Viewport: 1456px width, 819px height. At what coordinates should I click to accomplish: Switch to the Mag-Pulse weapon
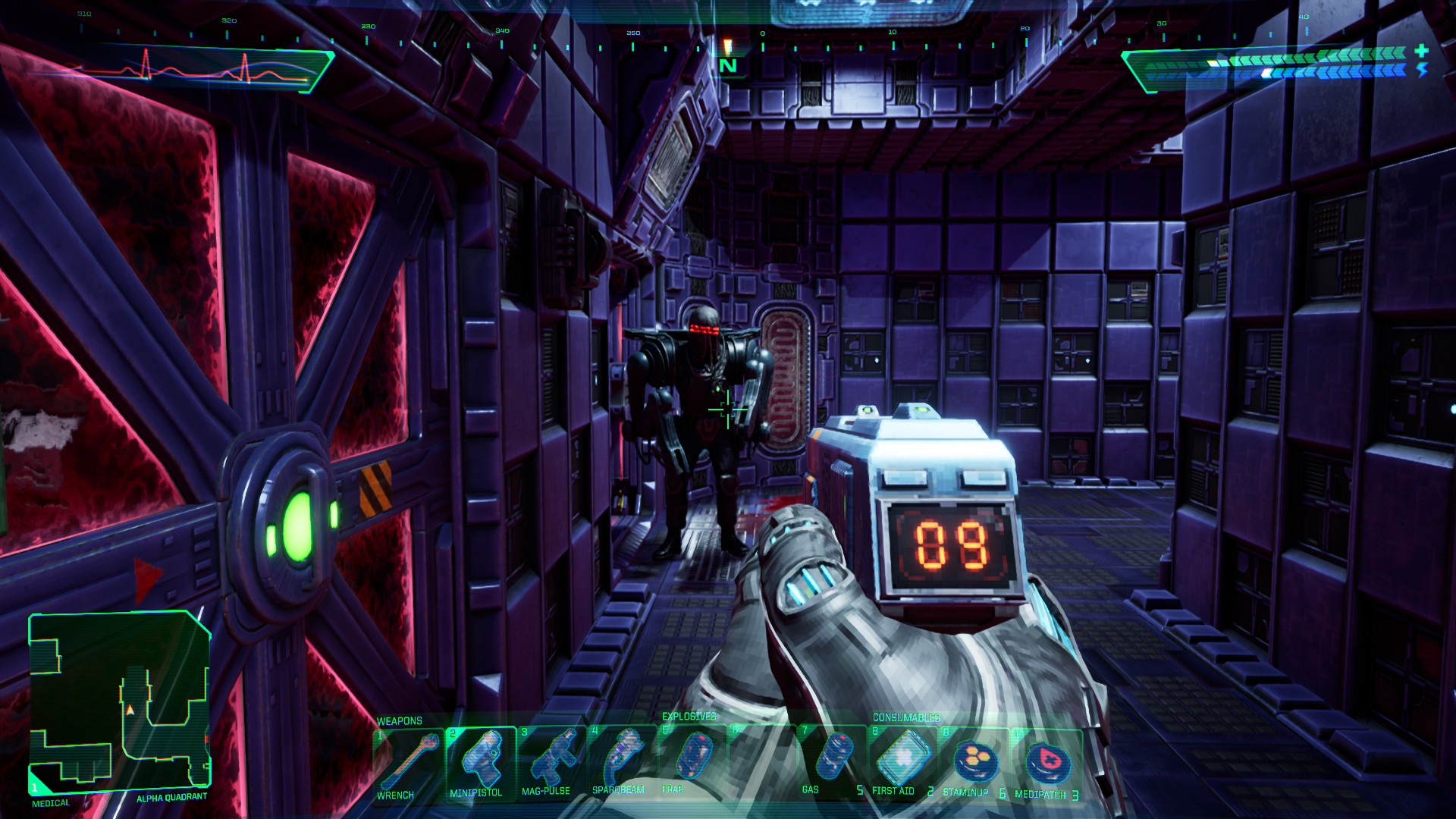(551, 763)
